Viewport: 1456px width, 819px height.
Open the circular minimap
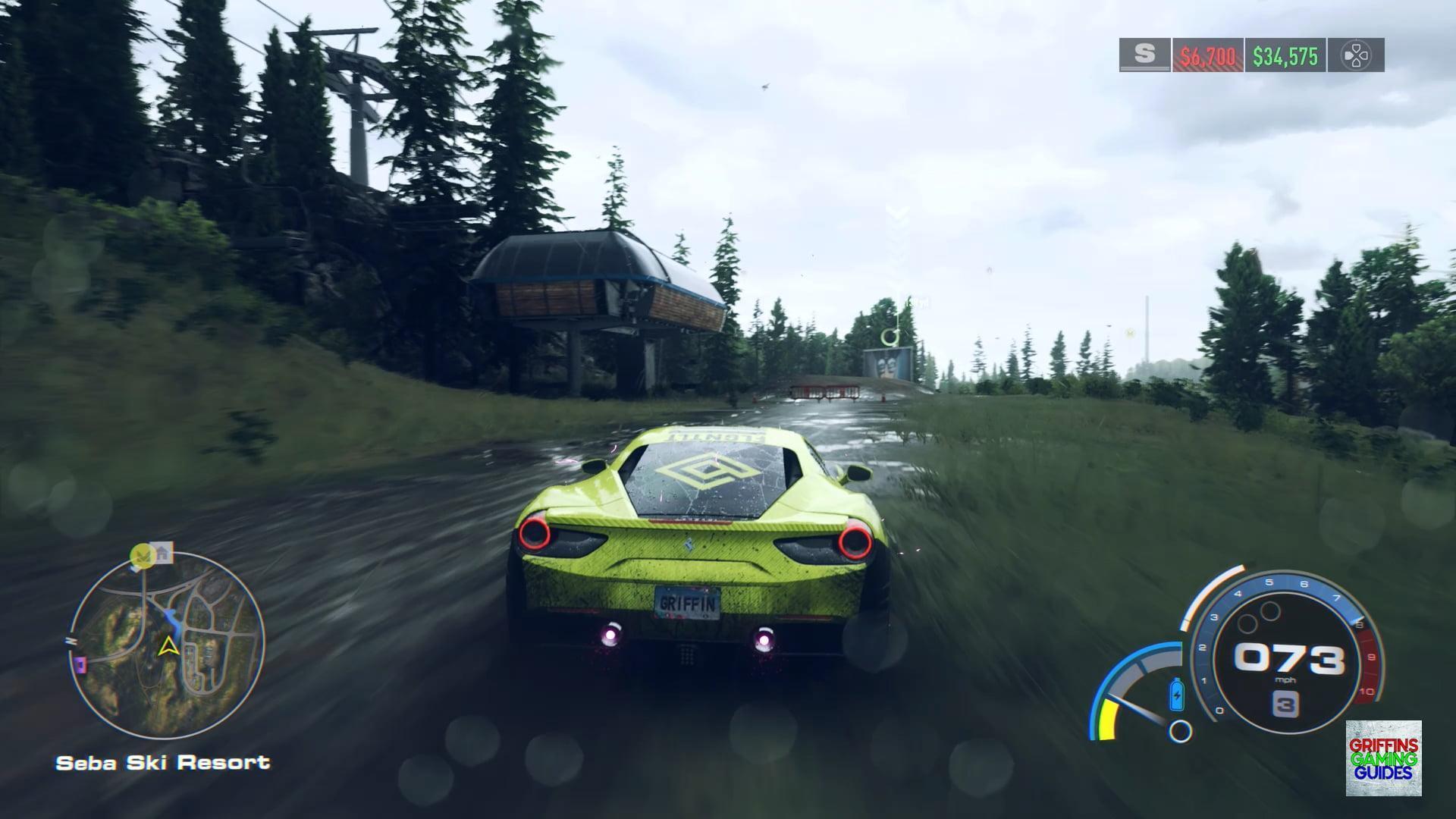[168, 645]
